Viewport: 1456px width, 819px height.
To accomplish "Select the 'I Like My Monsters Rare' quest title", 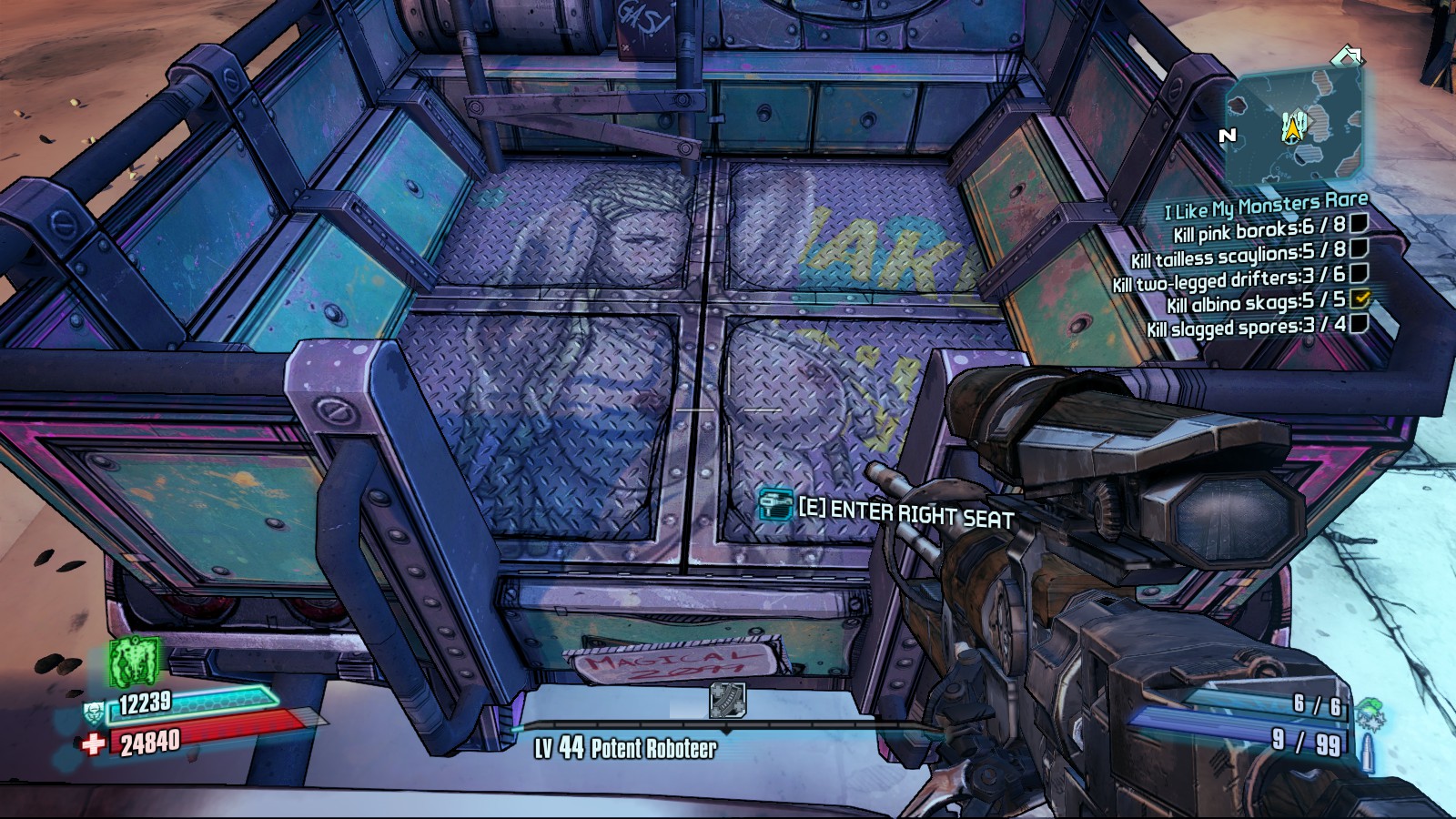I will coord(1266,206).
